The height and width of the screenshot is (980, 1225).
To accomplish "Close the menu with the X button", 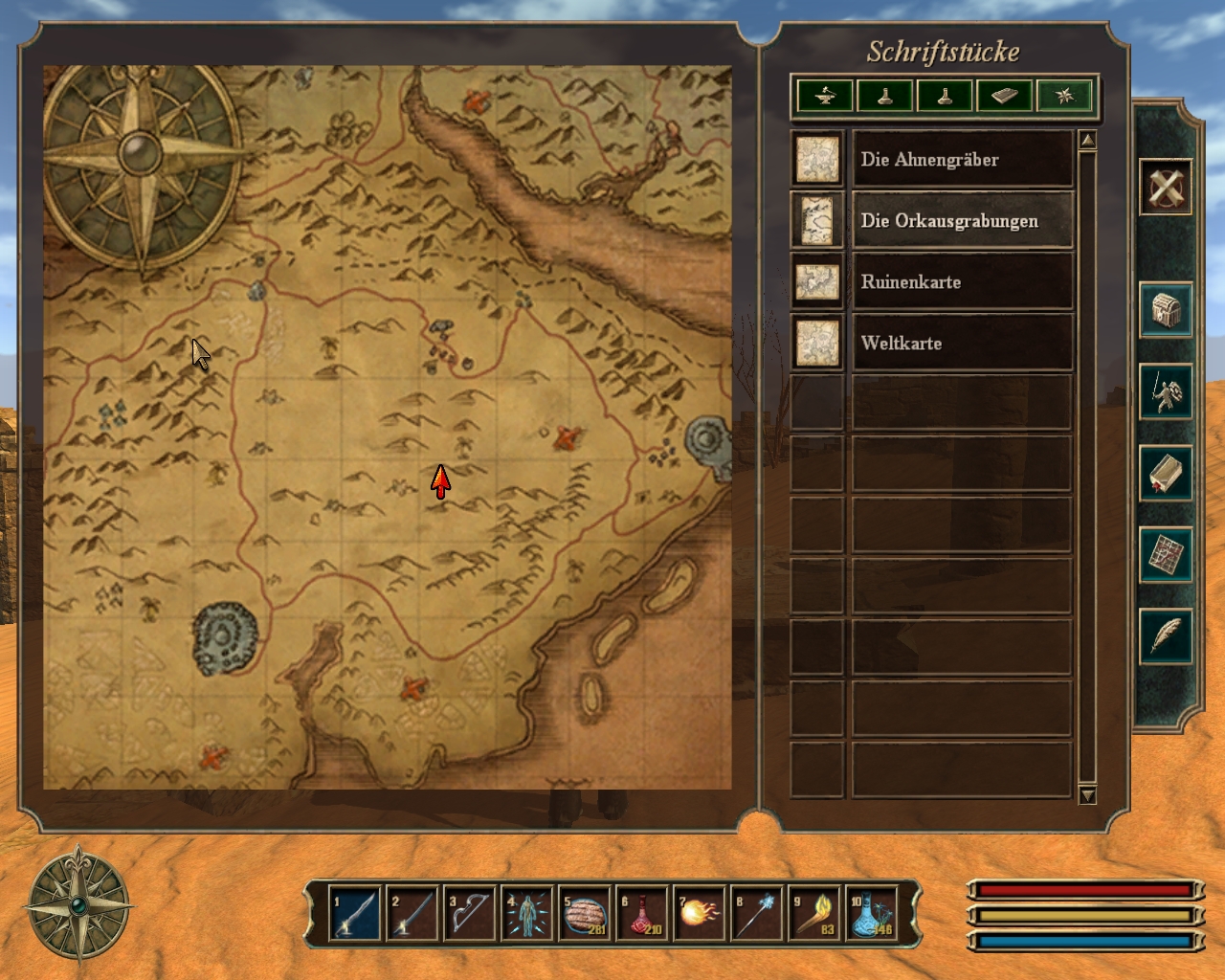I will tap(1165, 187).
